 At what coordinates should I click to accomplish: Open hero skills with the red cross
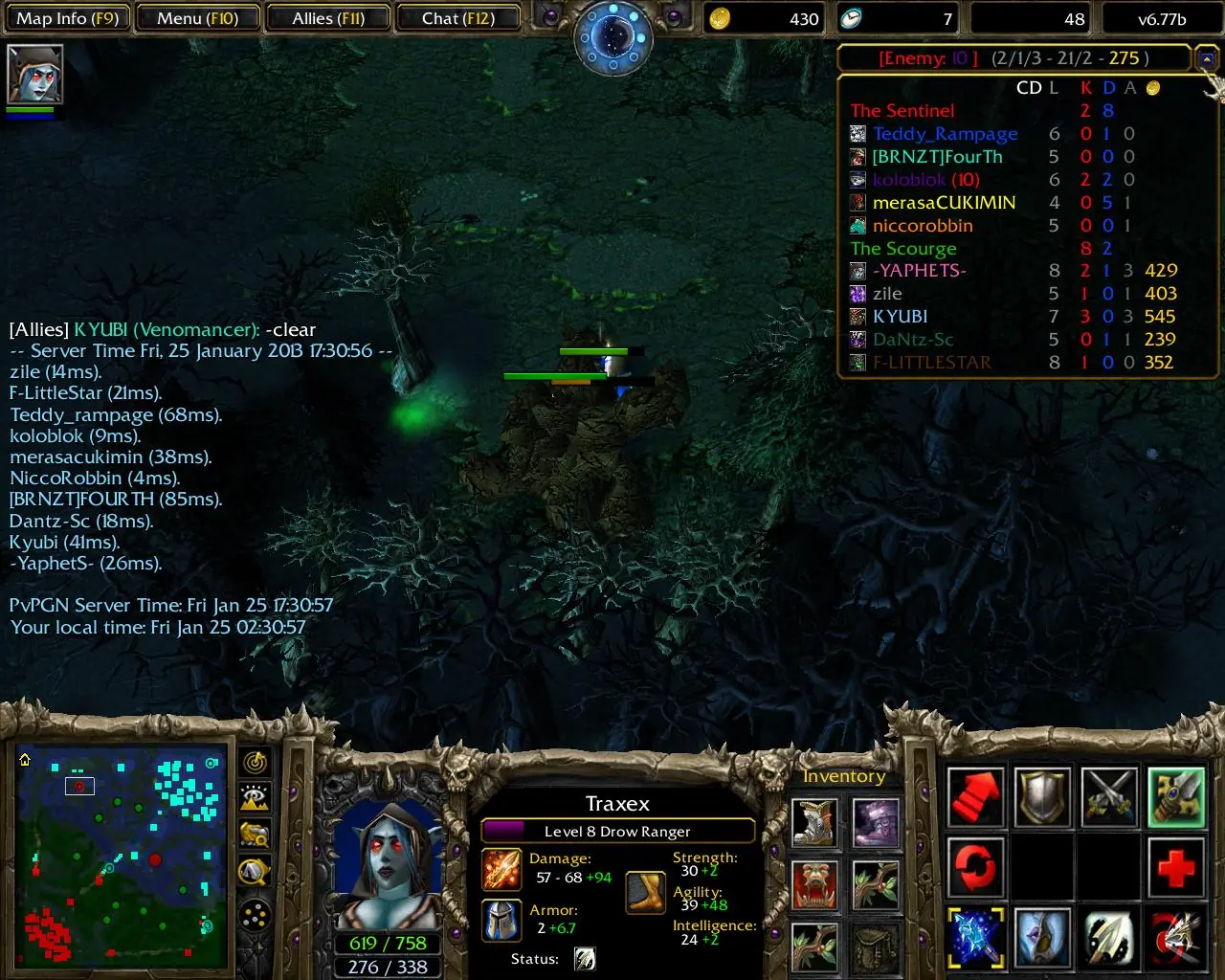pyautogui.click(x=1176, y=869)
